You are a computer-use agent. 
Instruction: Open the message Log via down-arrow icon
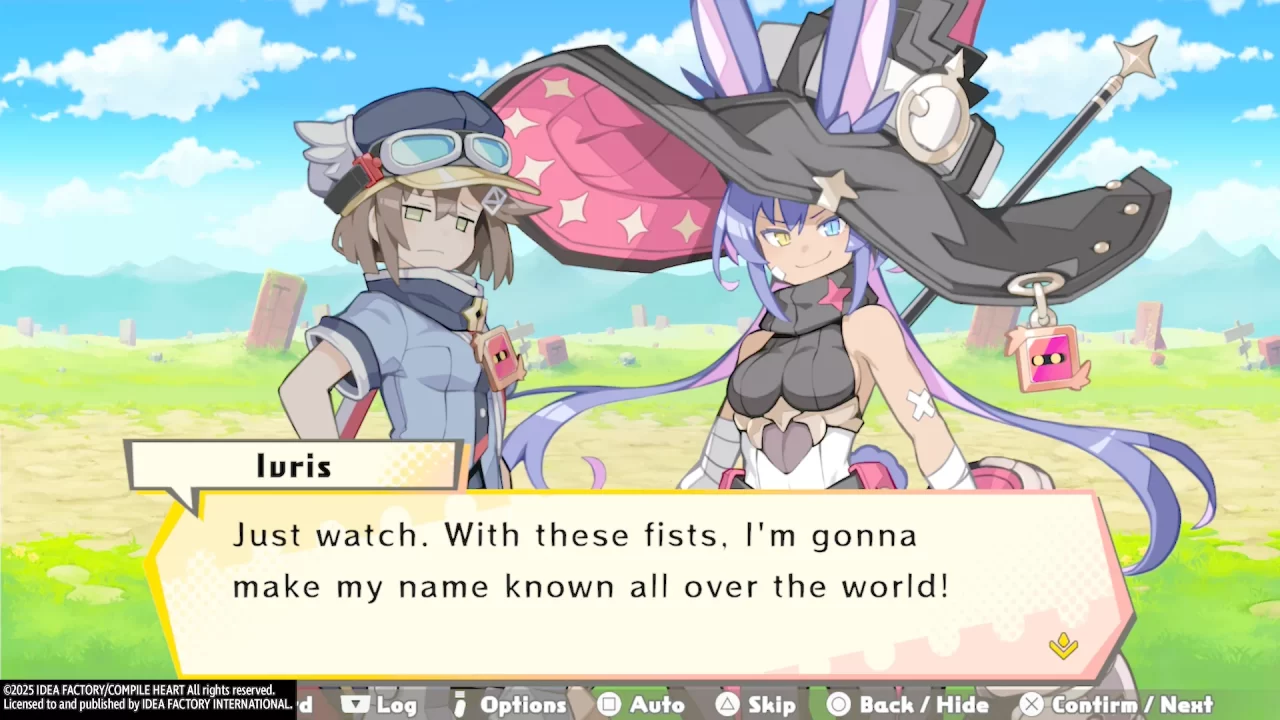tap(355, 704)
